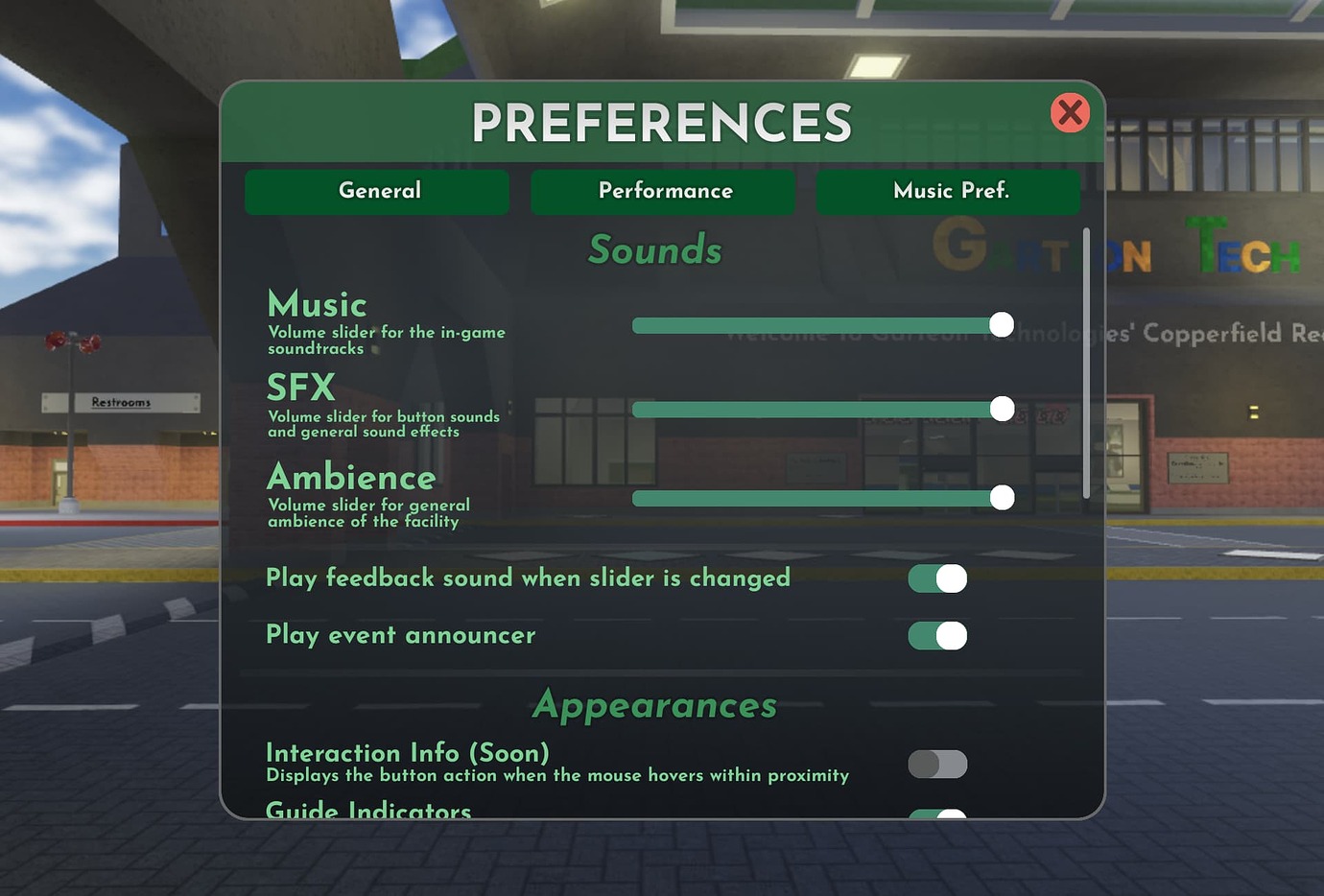Enable the Interaction Info (Soon) toggle
The height and width of the screenshot is (896, 1324).
(937, 764)
